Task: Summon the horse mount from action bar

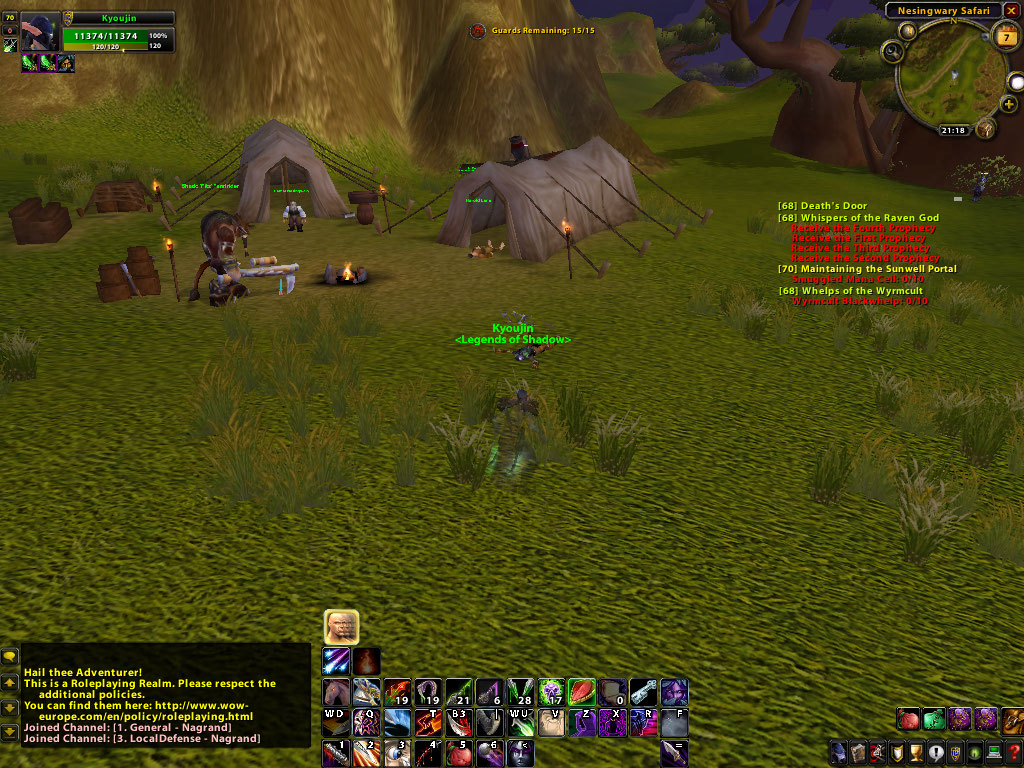Action: click(x=336, y=692)
